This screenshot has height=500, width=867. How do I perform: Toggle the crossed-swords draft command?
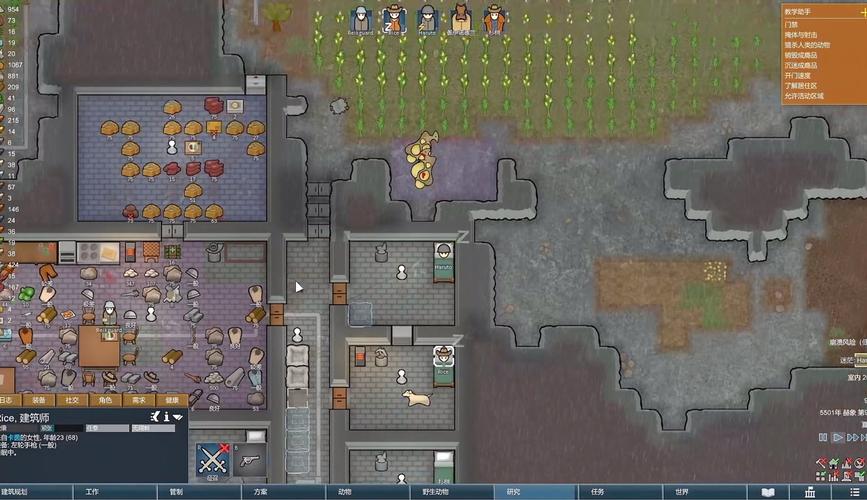[212, 460]
